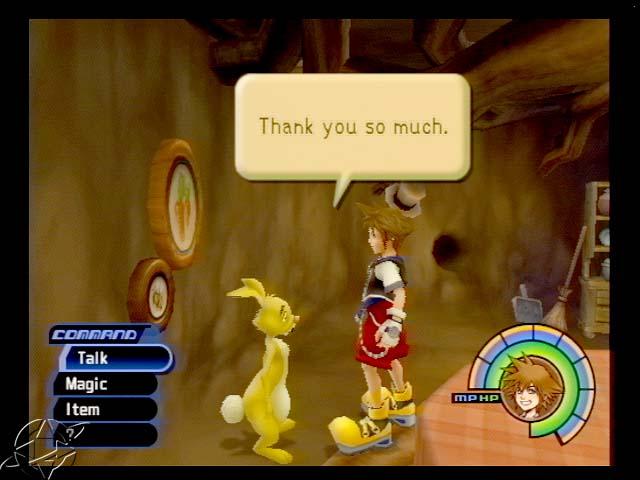The height and width of the screenshot is (480, 640).
Task: Click Sora's portrait in the HUD
Action: click(x=531, y=386)
